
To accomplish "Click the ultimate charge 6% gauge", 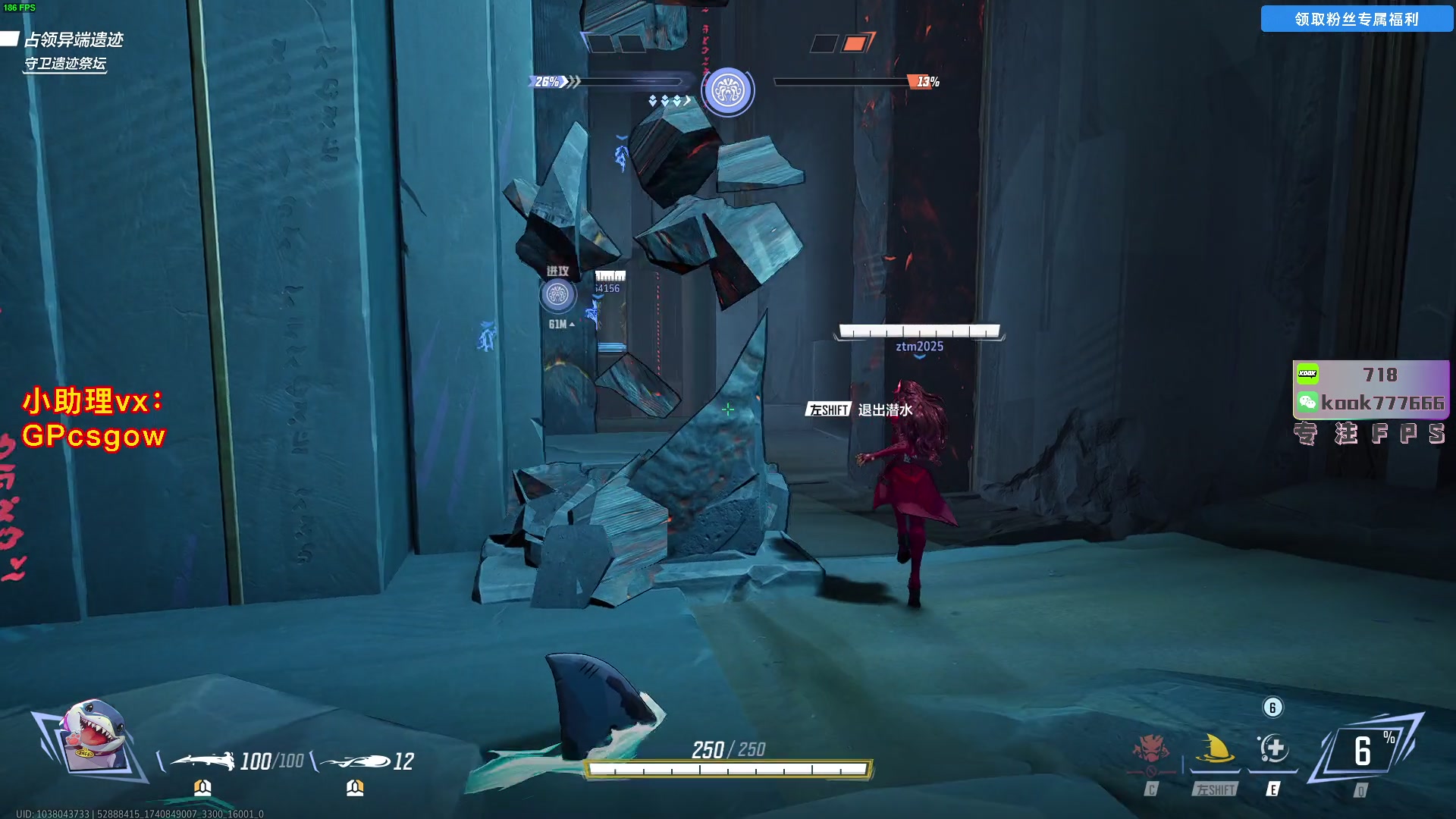I will (x=1364, y=751).
